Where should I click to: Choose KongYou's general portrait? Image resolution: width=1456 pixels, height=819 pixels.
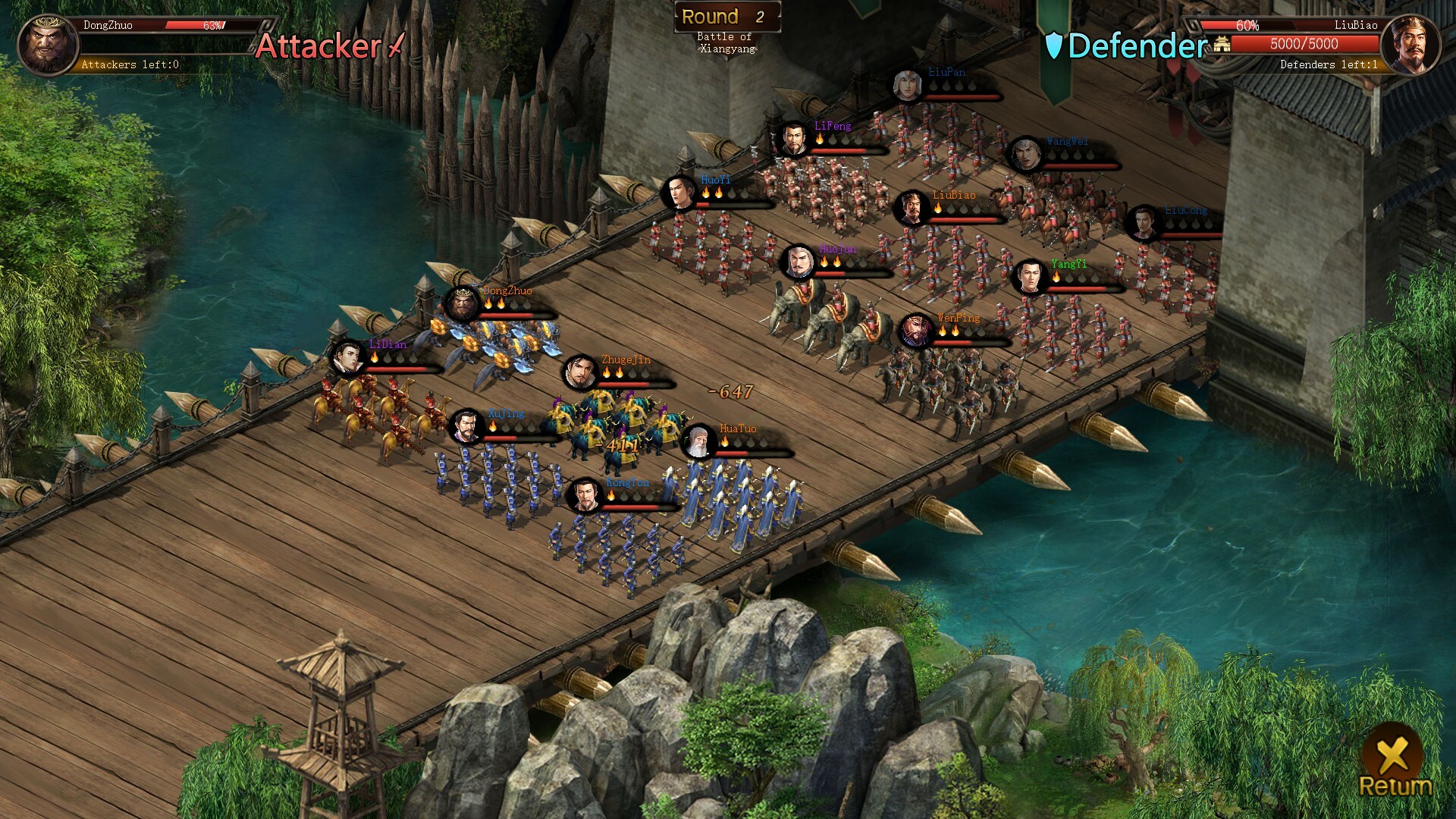(x=585, y=496)
